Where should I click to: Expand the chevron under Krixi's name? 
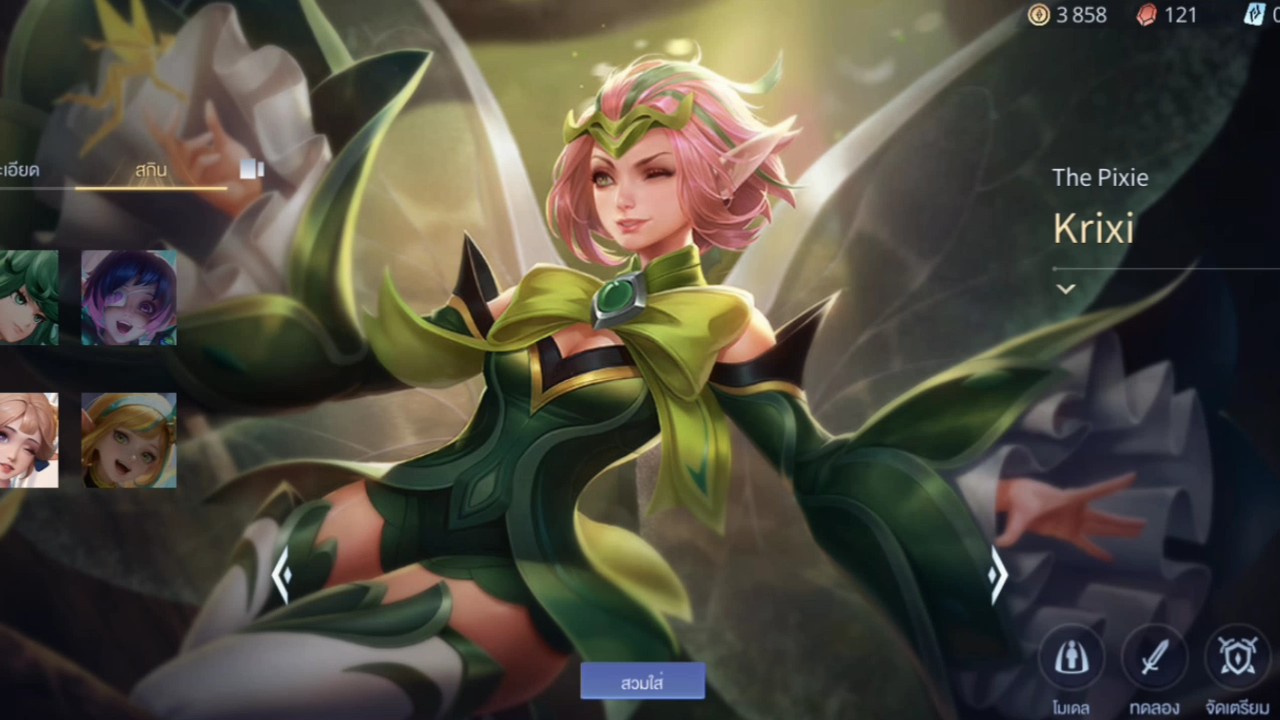click(x=1066, y=289)
